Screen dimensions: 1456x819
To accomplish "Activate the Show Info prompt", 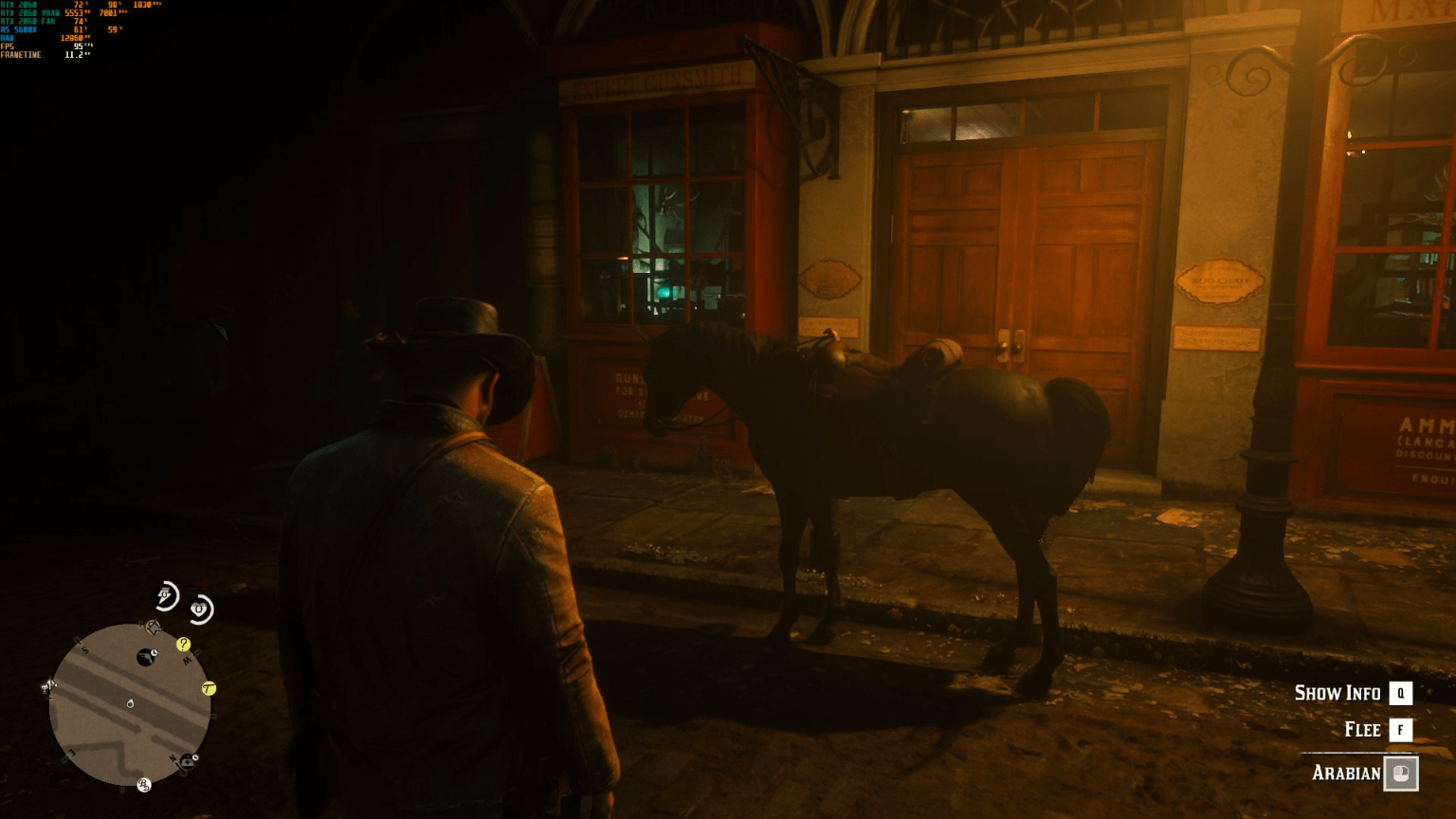I will coord(1338,693).
